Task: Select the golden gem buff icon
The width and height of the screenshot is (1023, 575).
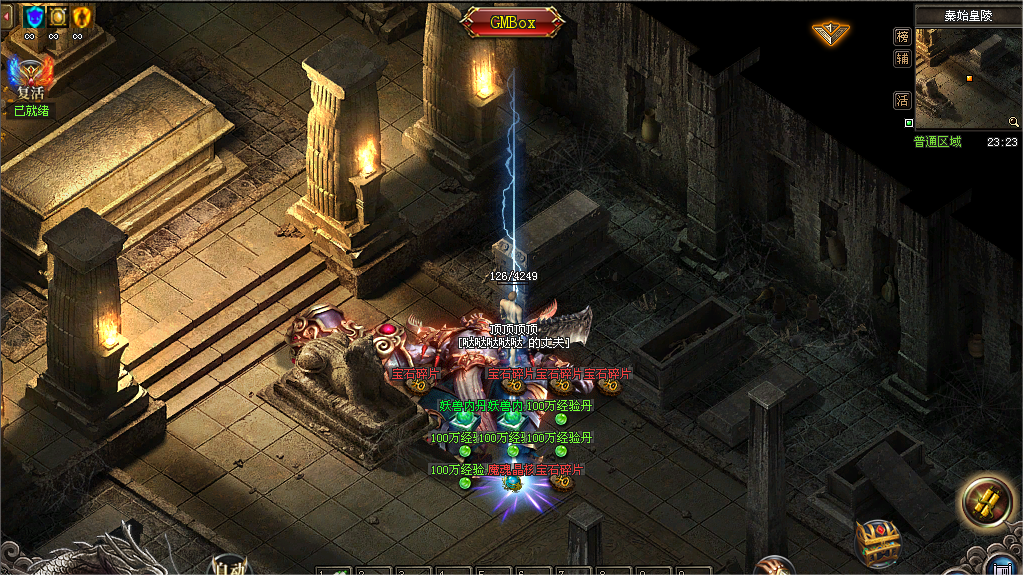Action: click(58, 16)
